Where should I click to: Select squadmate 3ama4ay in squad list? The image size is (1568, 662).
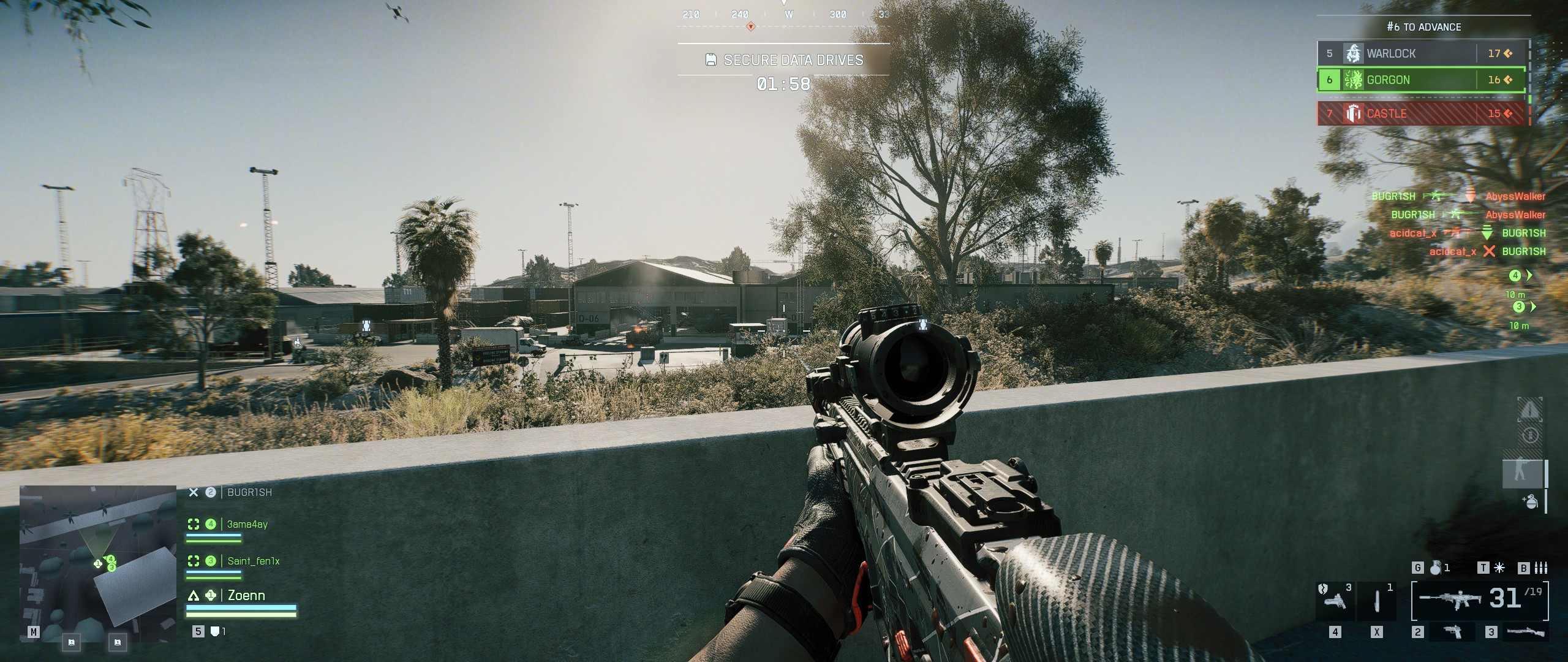point(247,524)
